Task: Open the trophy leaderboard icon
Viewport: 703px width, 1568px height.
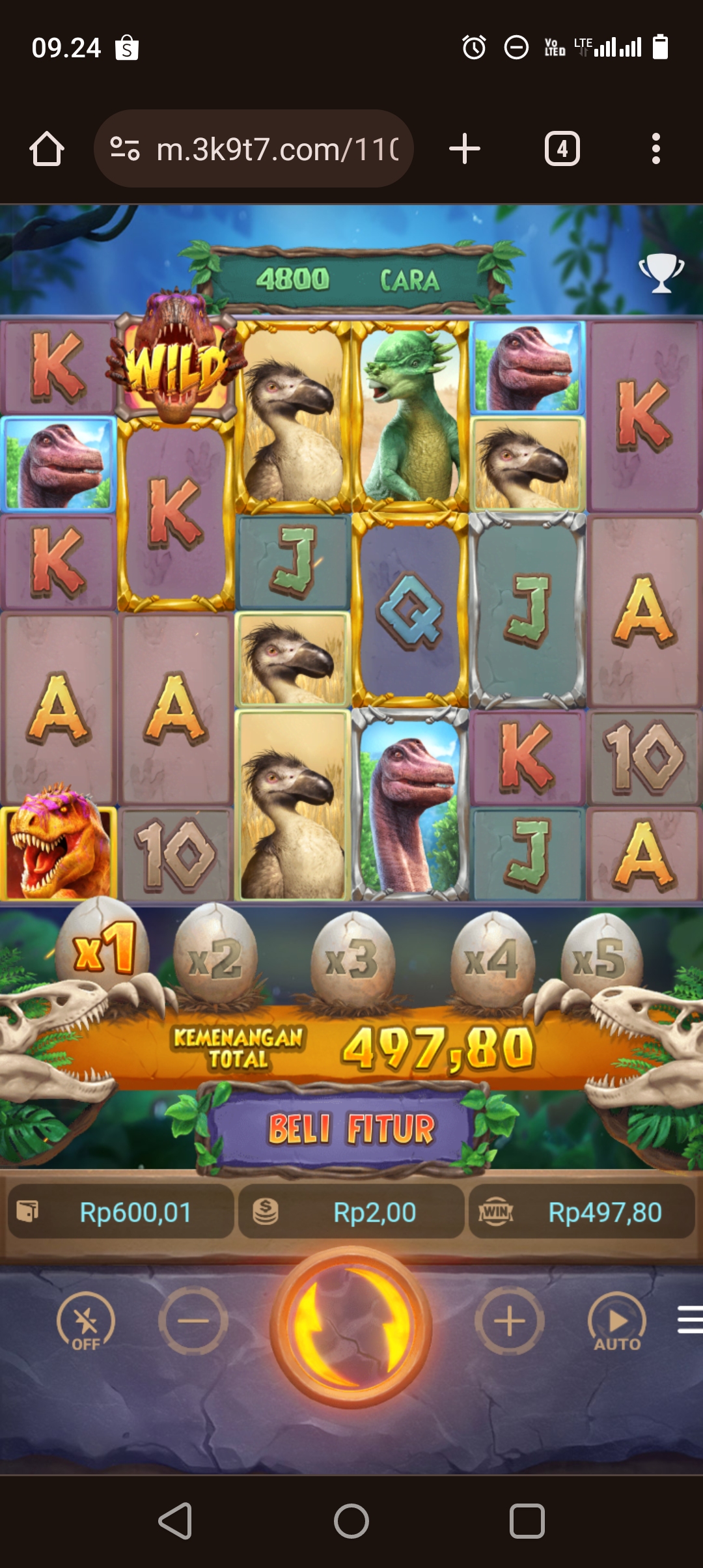Action: 661,272
